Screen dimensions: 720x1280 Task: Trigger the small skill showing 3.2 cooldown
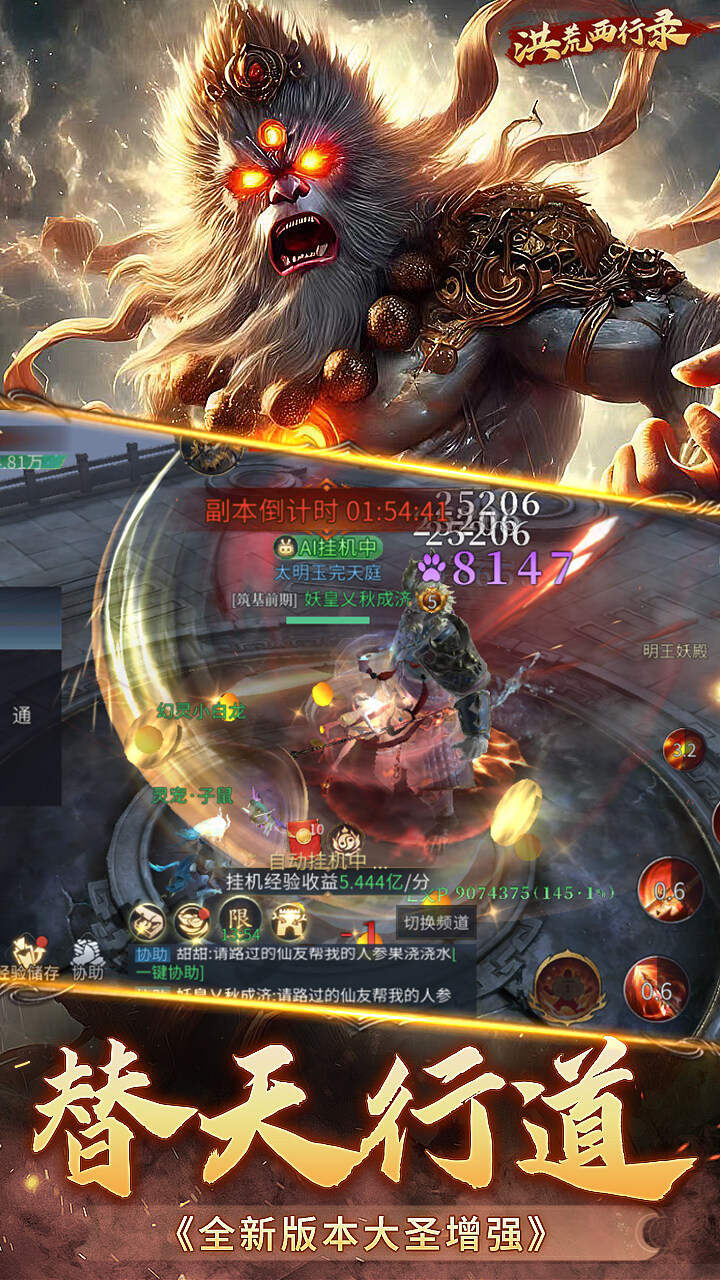(684, 750)
